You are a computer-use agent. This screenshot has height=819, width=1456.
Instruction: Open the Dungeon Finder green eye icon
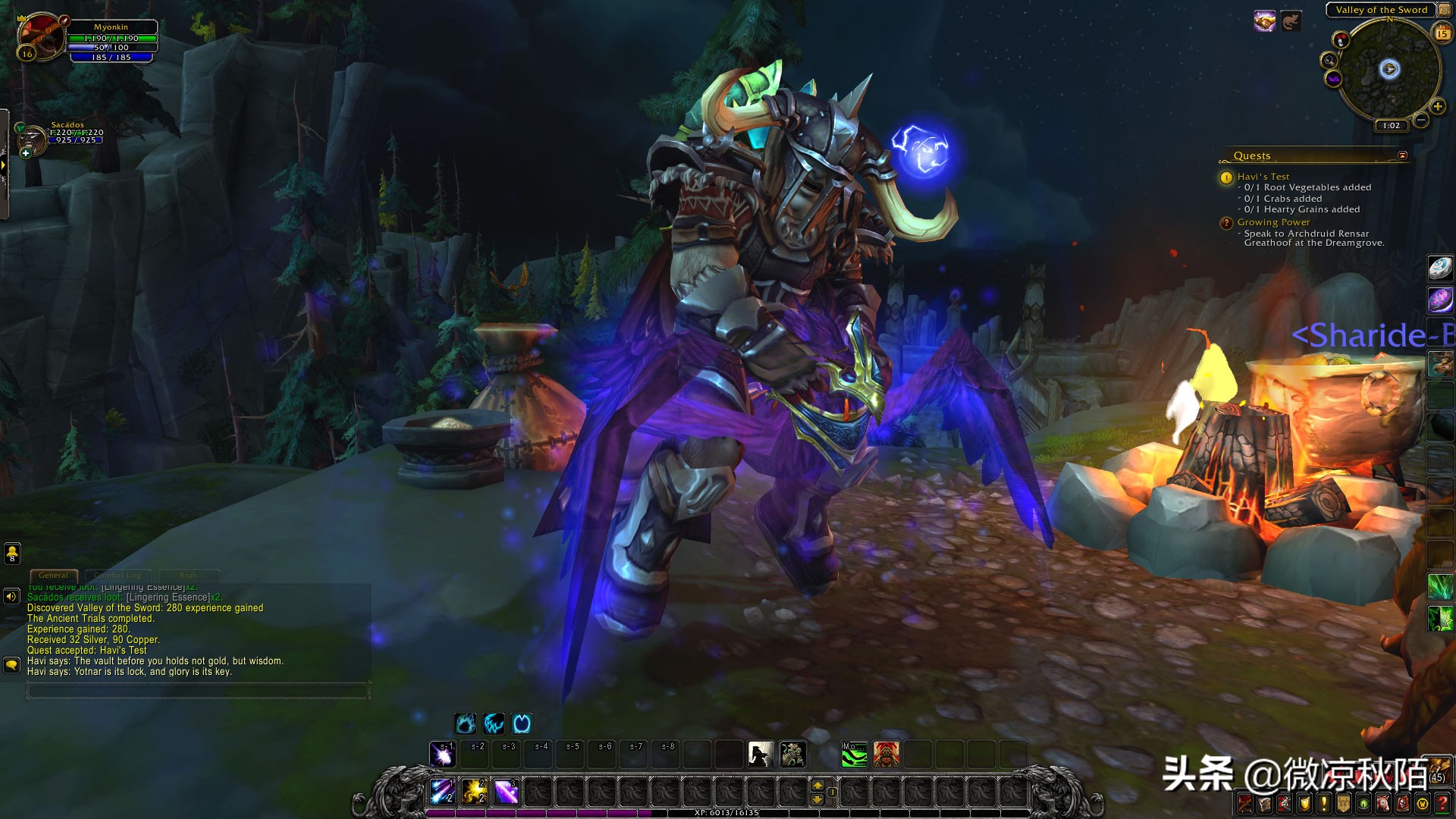click(1361, 805)
